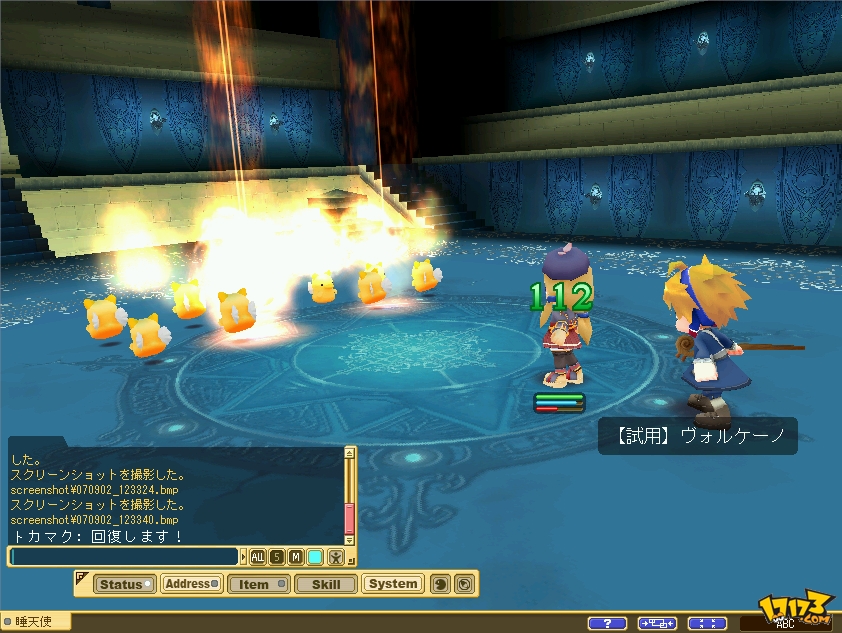Toggle the S chat channel button
Image resolution: width=842 pixels, height=633 pixels.
(276, 557)
